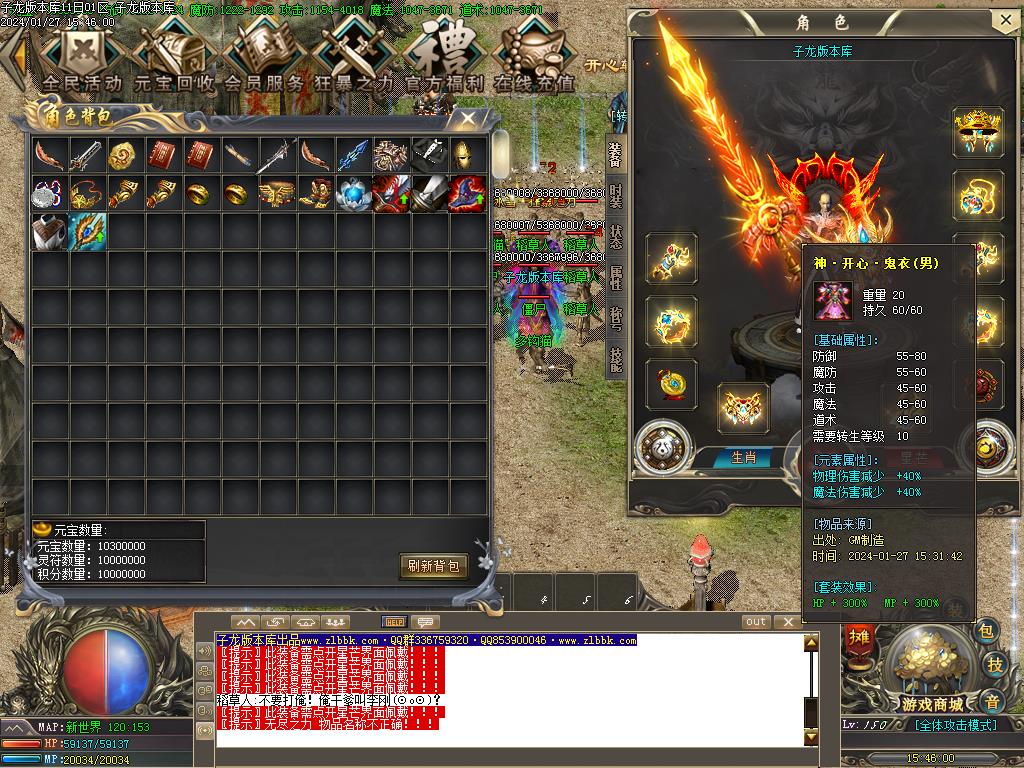Open the 属性 attributes tab

tap(615, 277)
